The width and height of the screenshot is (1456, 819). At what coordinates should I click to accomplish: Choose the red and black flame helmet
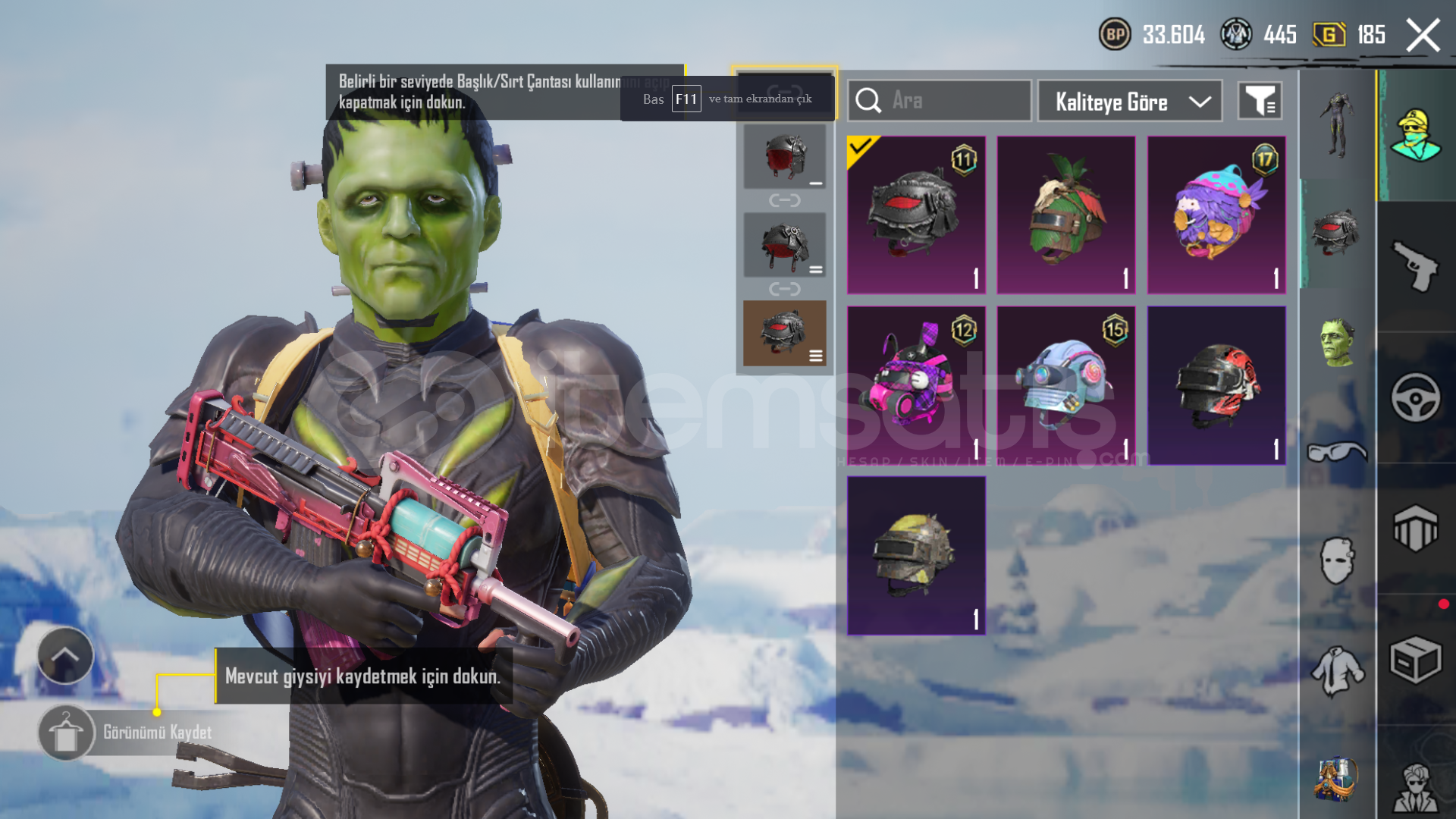point(1216,385)
